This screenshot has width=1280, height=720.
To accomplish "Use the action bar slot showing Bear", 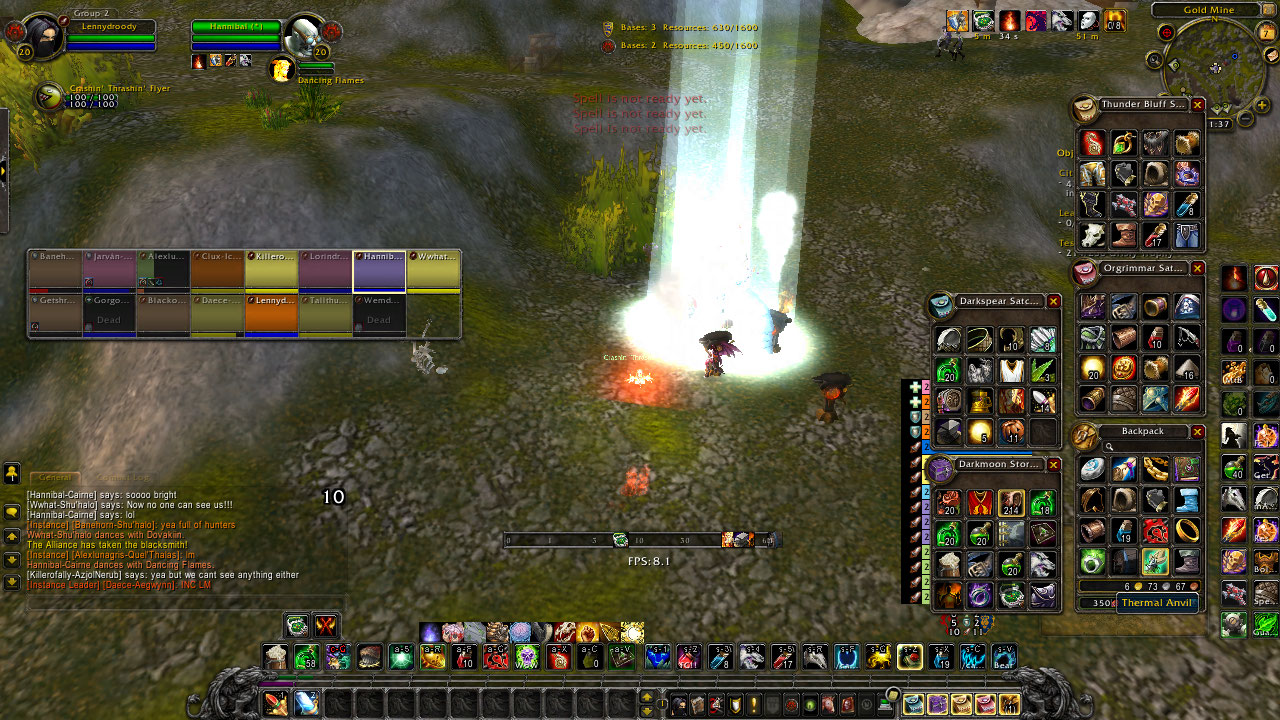I will click(1003, 657).
